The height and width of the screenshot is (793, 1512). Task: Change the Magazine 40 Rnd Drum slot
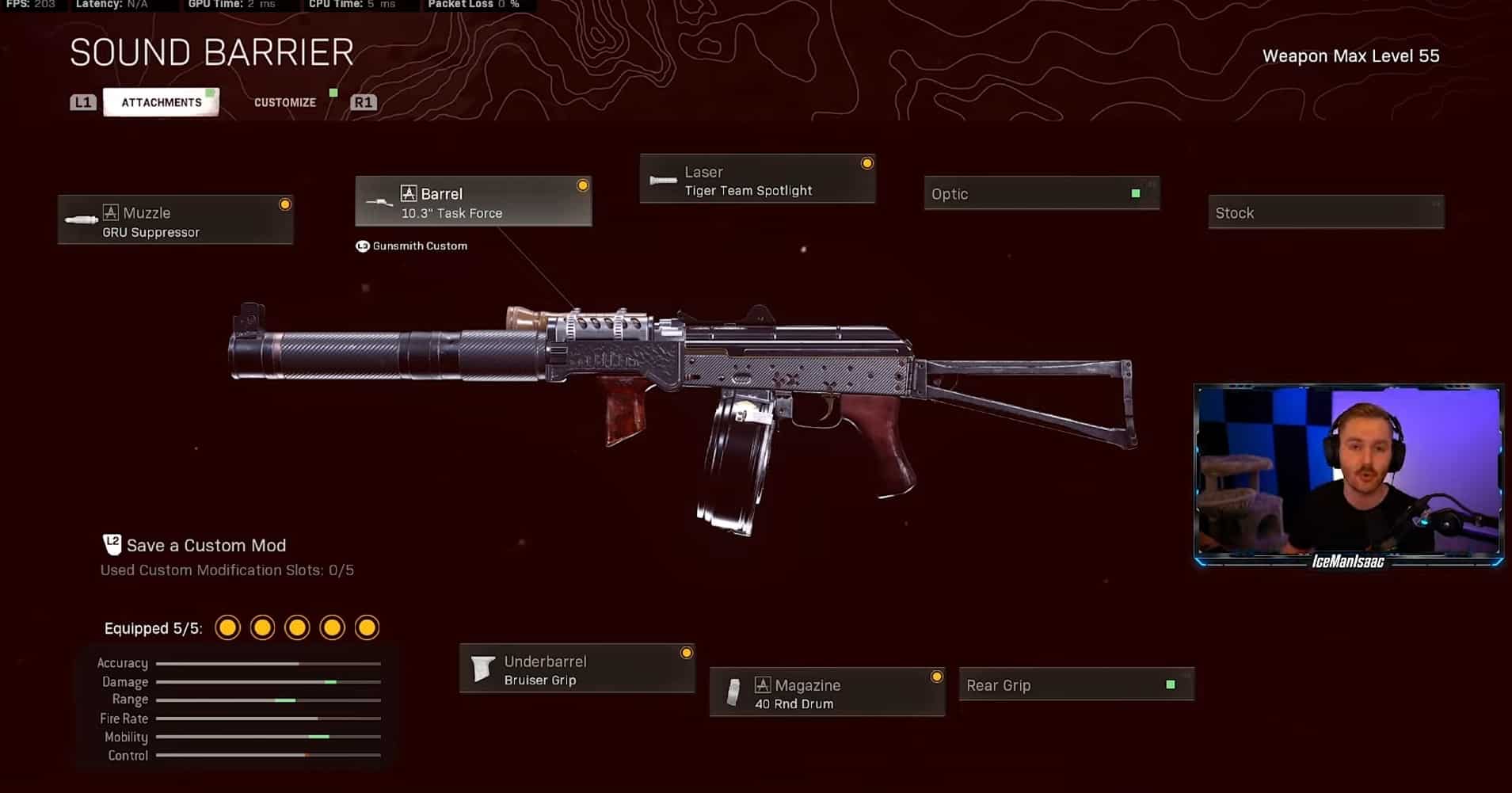point(827,693)
